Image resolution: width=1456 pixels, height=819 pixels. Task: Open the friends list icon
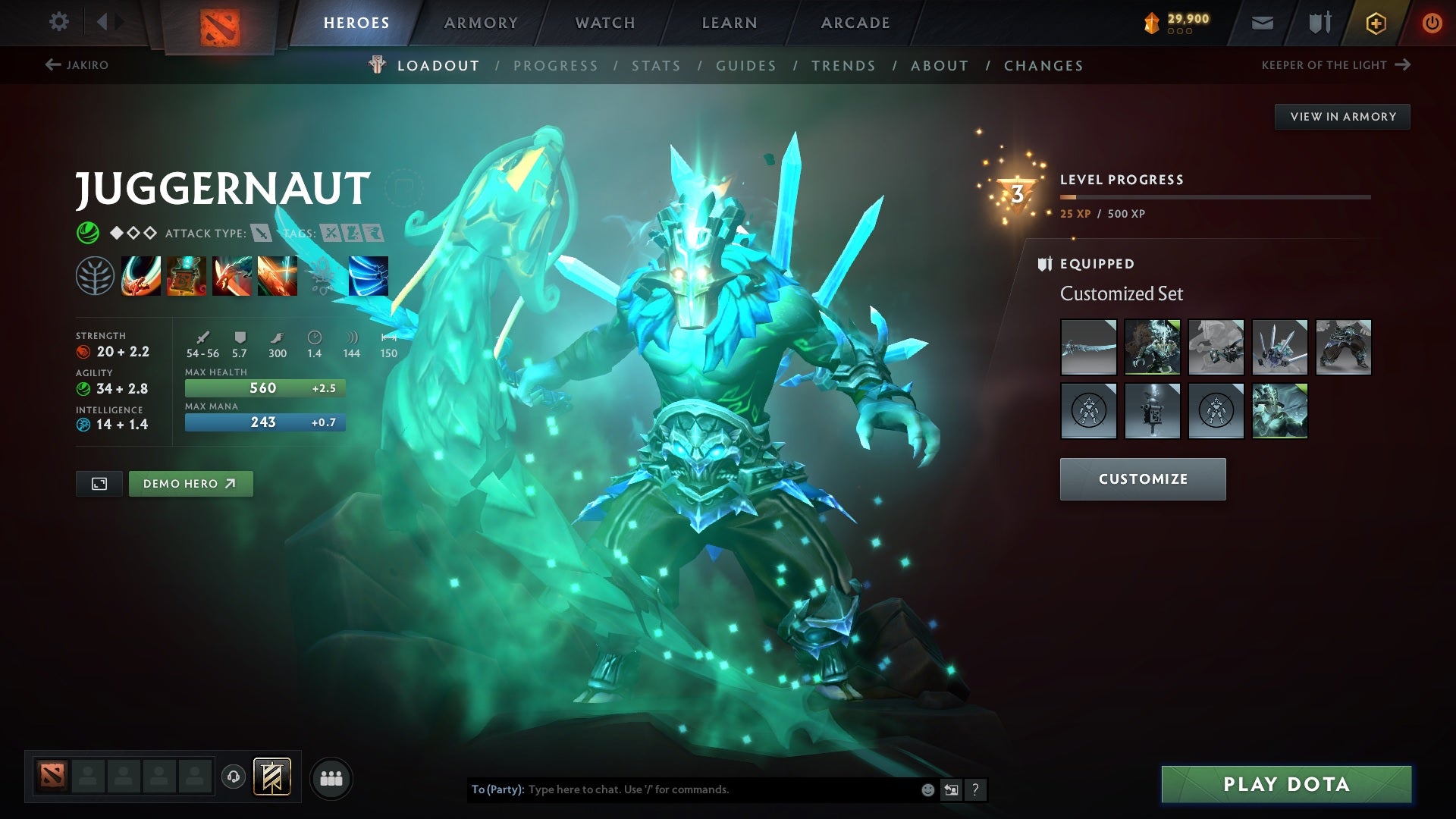[330, 777]
